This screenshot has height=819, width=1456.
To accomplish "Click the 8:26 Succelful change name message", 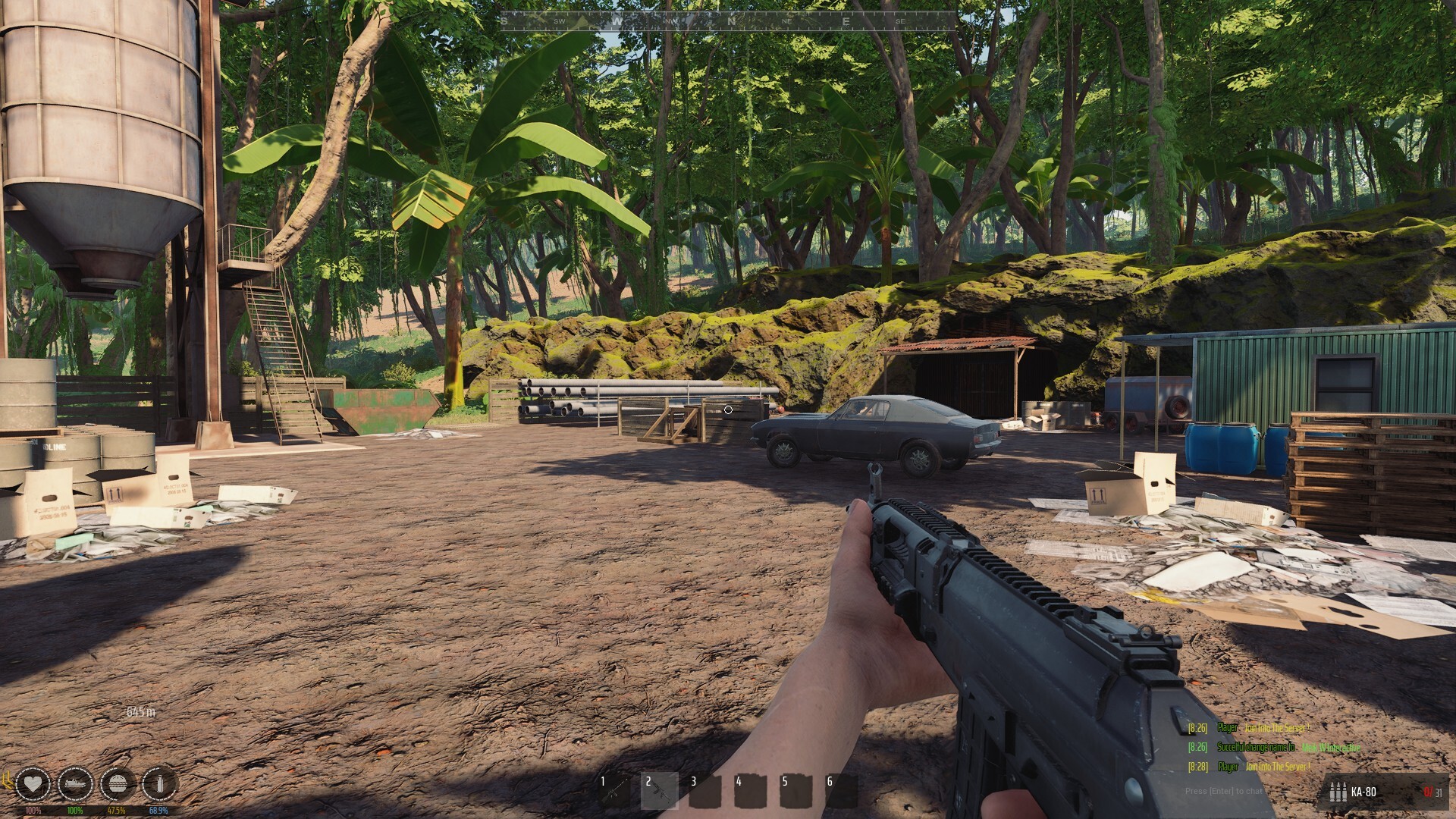I will [1256, 746].
